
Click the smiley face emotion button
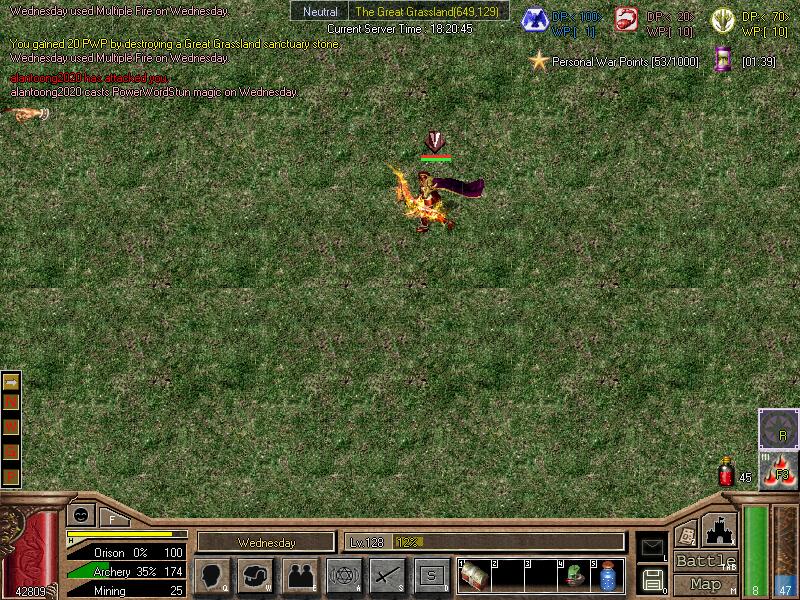pos(80,514)
